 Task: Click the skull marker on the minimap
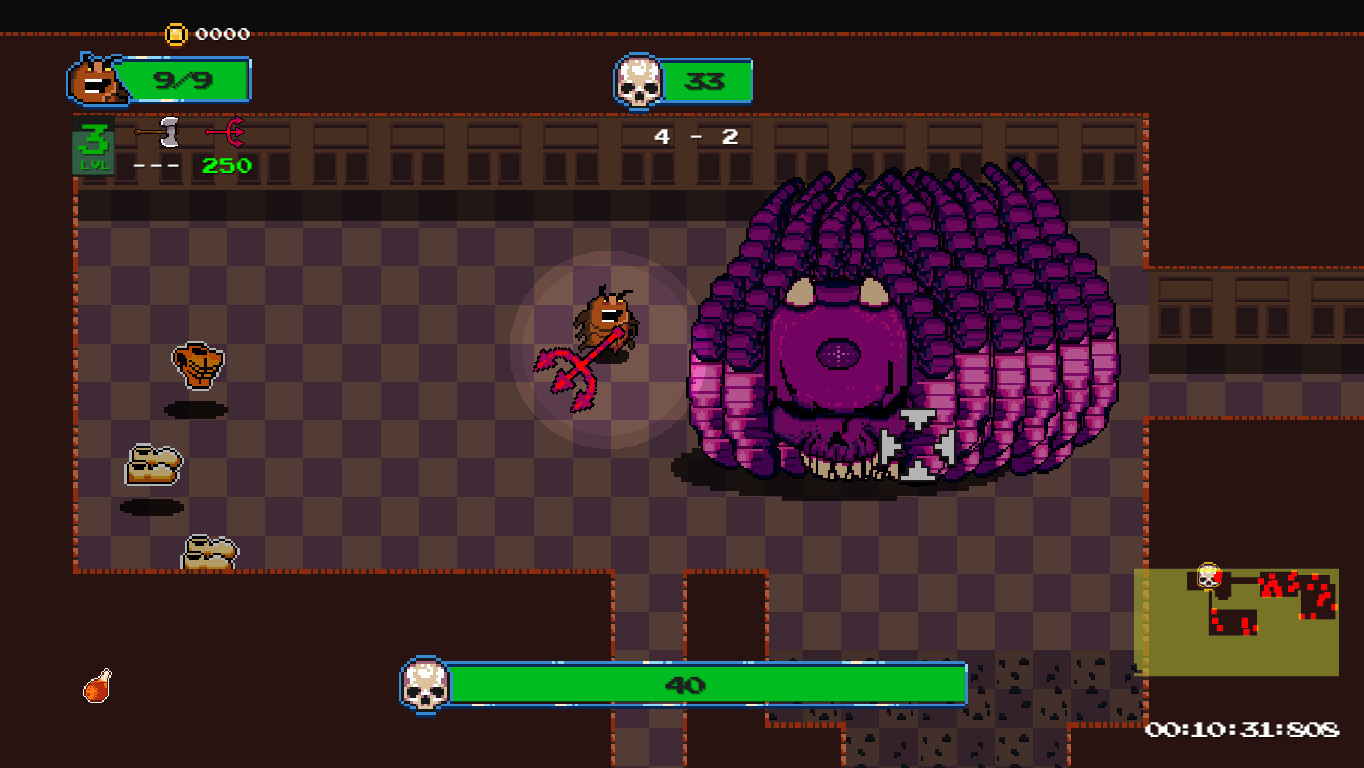pos(1210,578)
